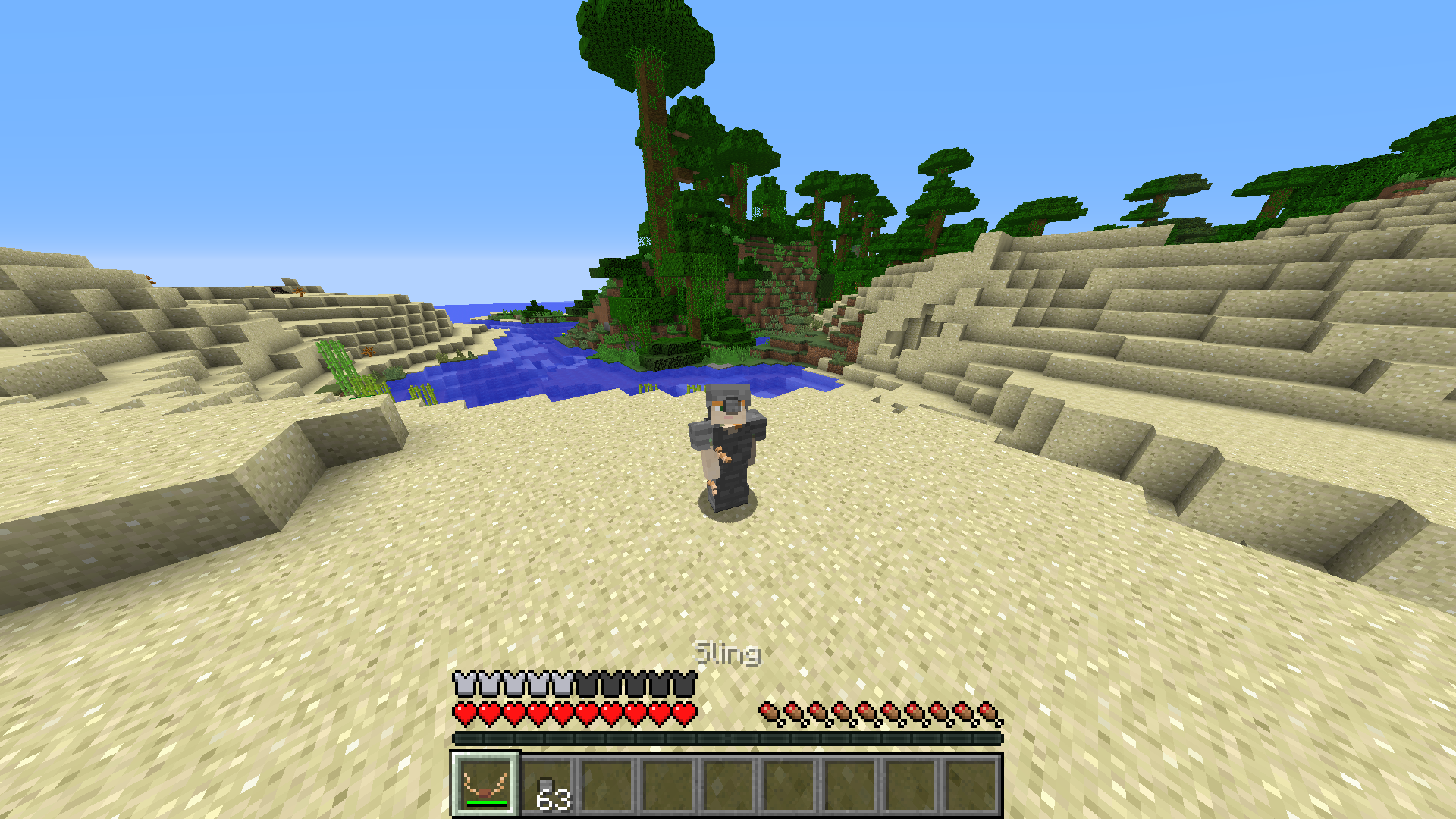
Task: Click the fifth silver armor icon
Action: click(561, 682)
